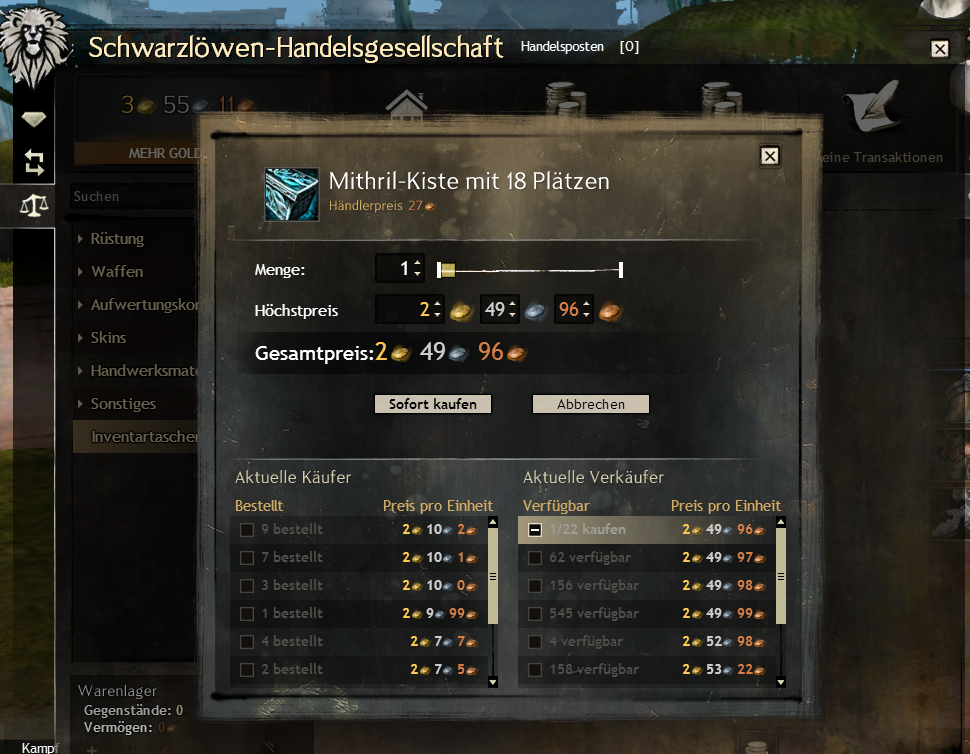The image size is (970, 754).
Task: Expand the Rüstung category
Action: pyautogui.click(x=117, y=239)
